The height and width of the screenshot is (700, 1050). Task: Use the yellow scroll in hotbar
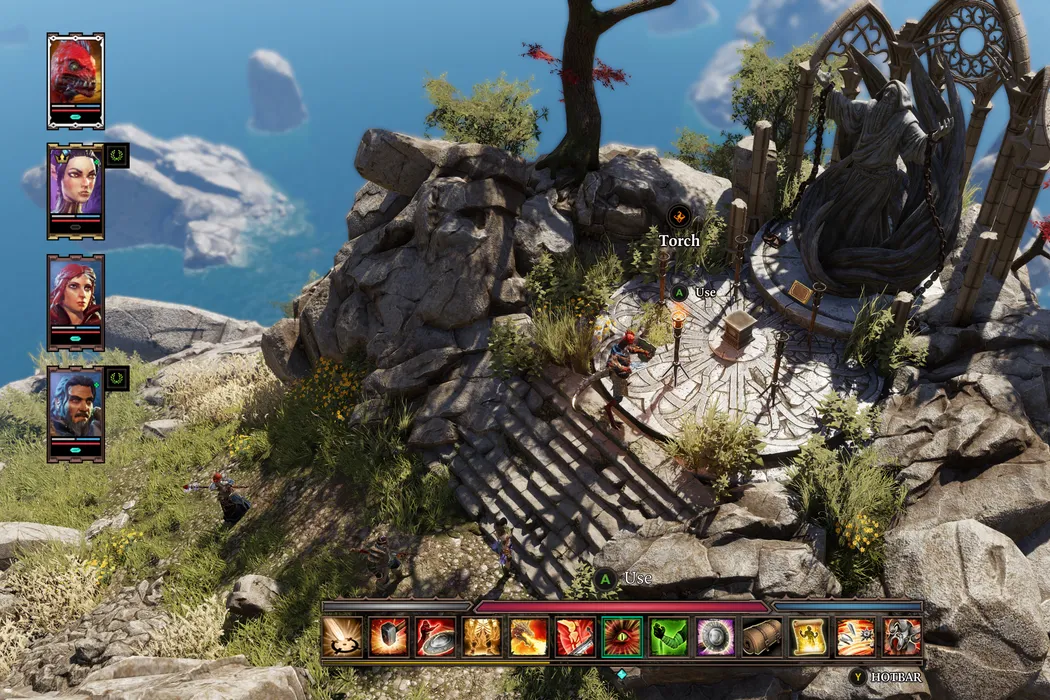pyautogui.click(x=809, y=637)
